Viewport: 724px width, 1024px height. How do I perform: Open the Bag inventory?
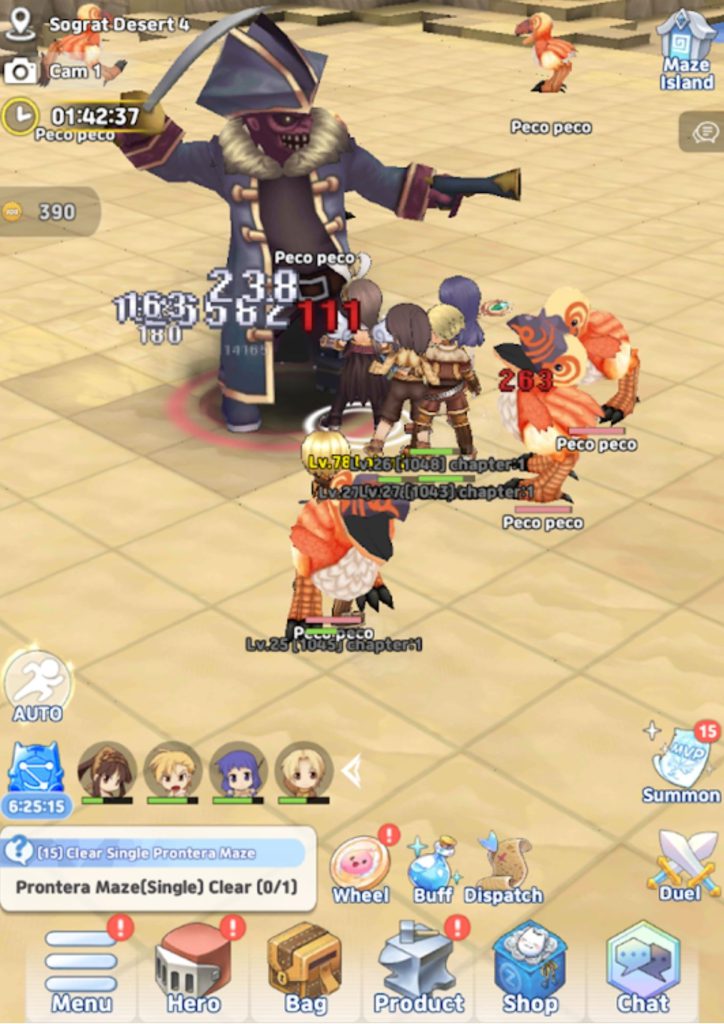tap(304, 967)
